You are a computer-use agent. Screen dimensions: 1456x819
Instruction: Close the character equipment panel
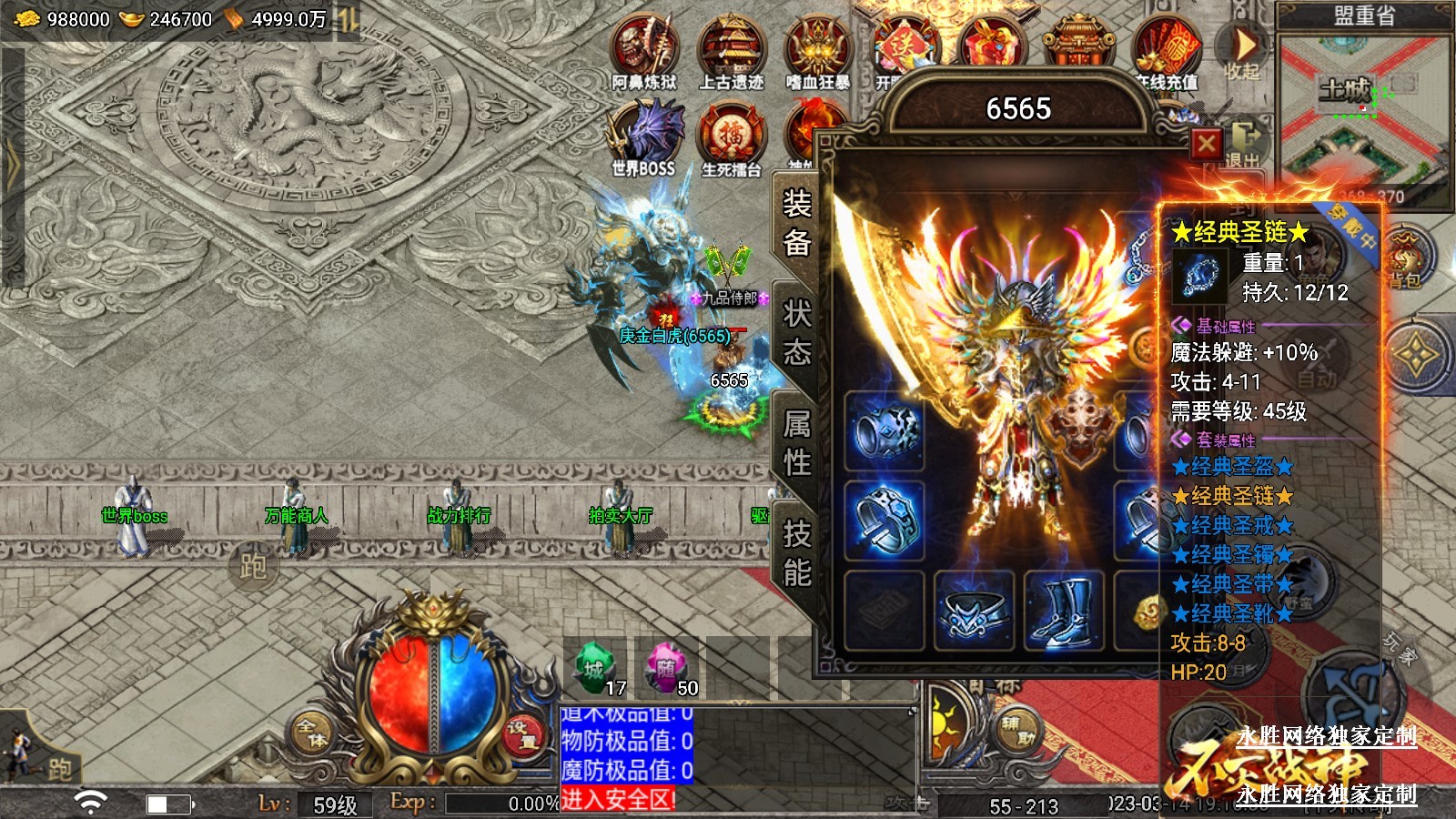(1207, 144)
